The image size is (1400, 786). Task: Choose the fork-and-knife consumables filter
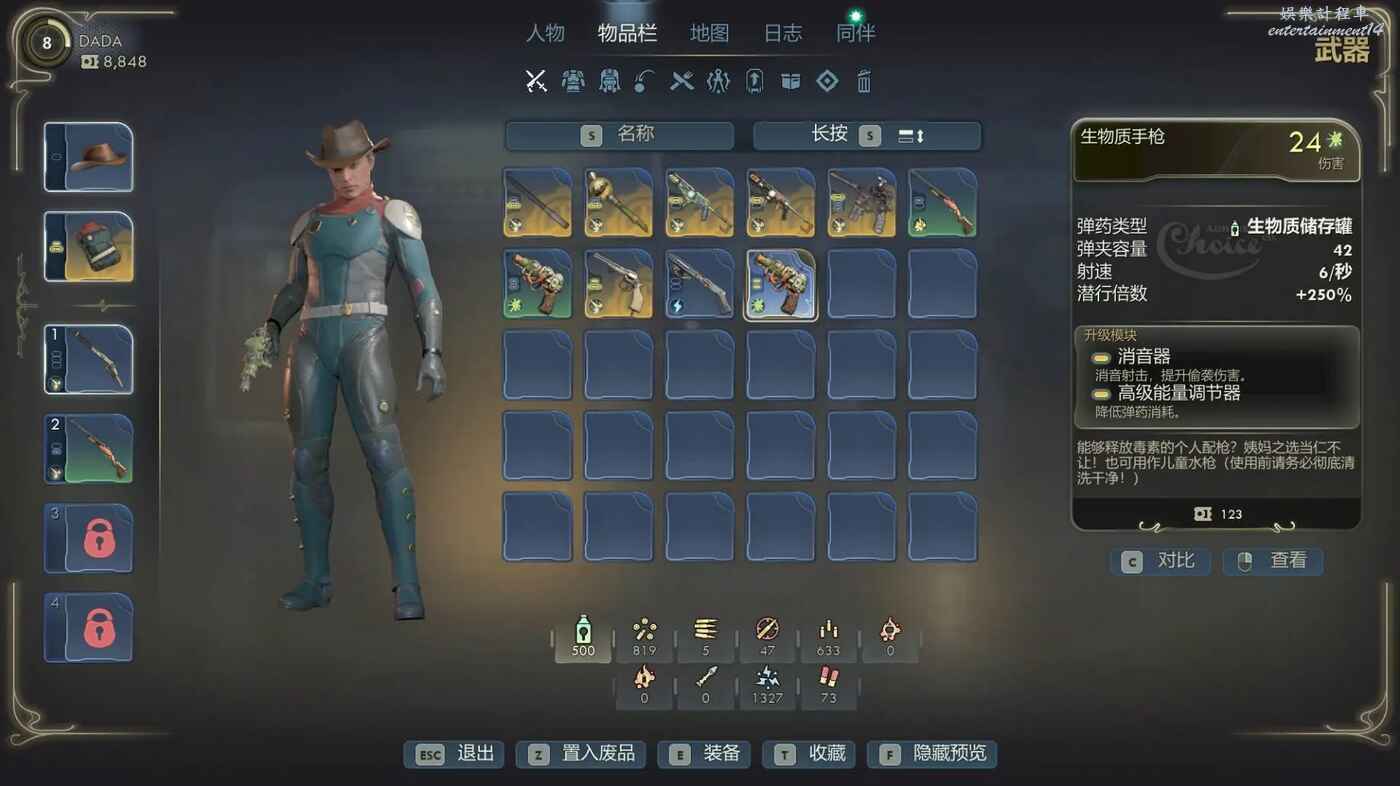(682, 81)
